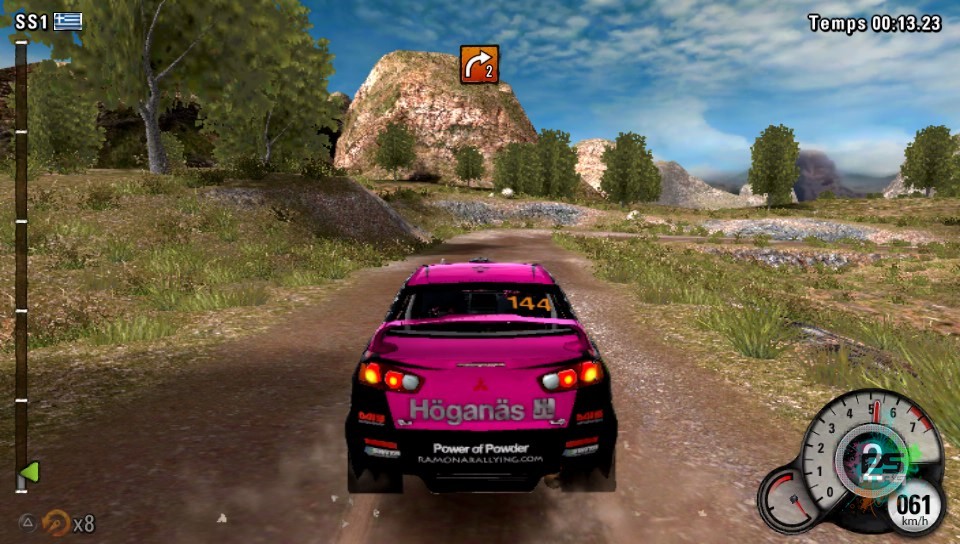Image resolution: width=960 pixels, height=544 pixels.
Task: Click the right-turn pace note icon
Action: tap(479, 64)
